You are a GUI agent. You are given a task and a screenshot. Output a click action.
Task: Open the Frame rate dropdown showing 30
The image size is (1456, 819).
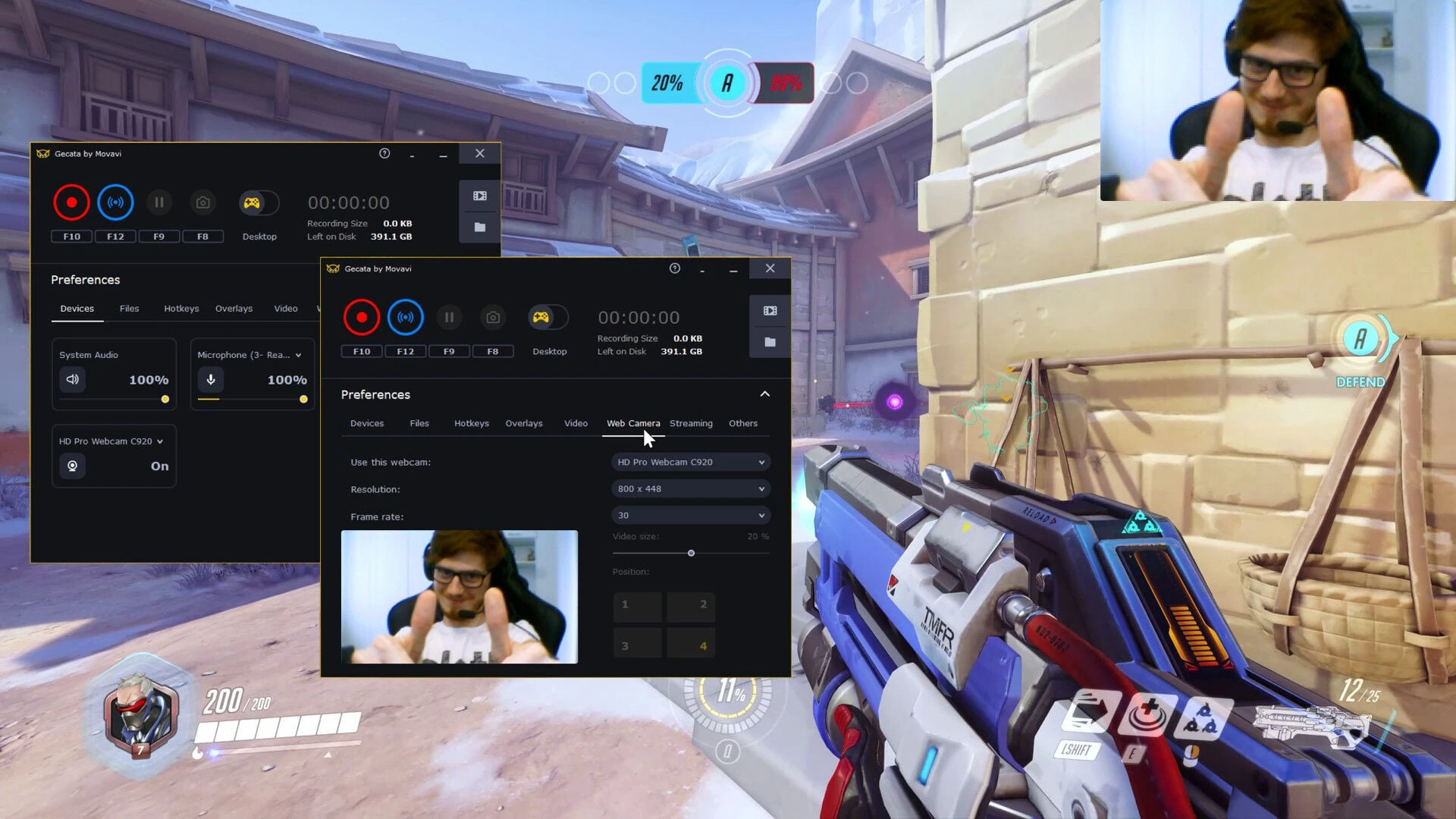pyautogui.click(x=690, y=515)
